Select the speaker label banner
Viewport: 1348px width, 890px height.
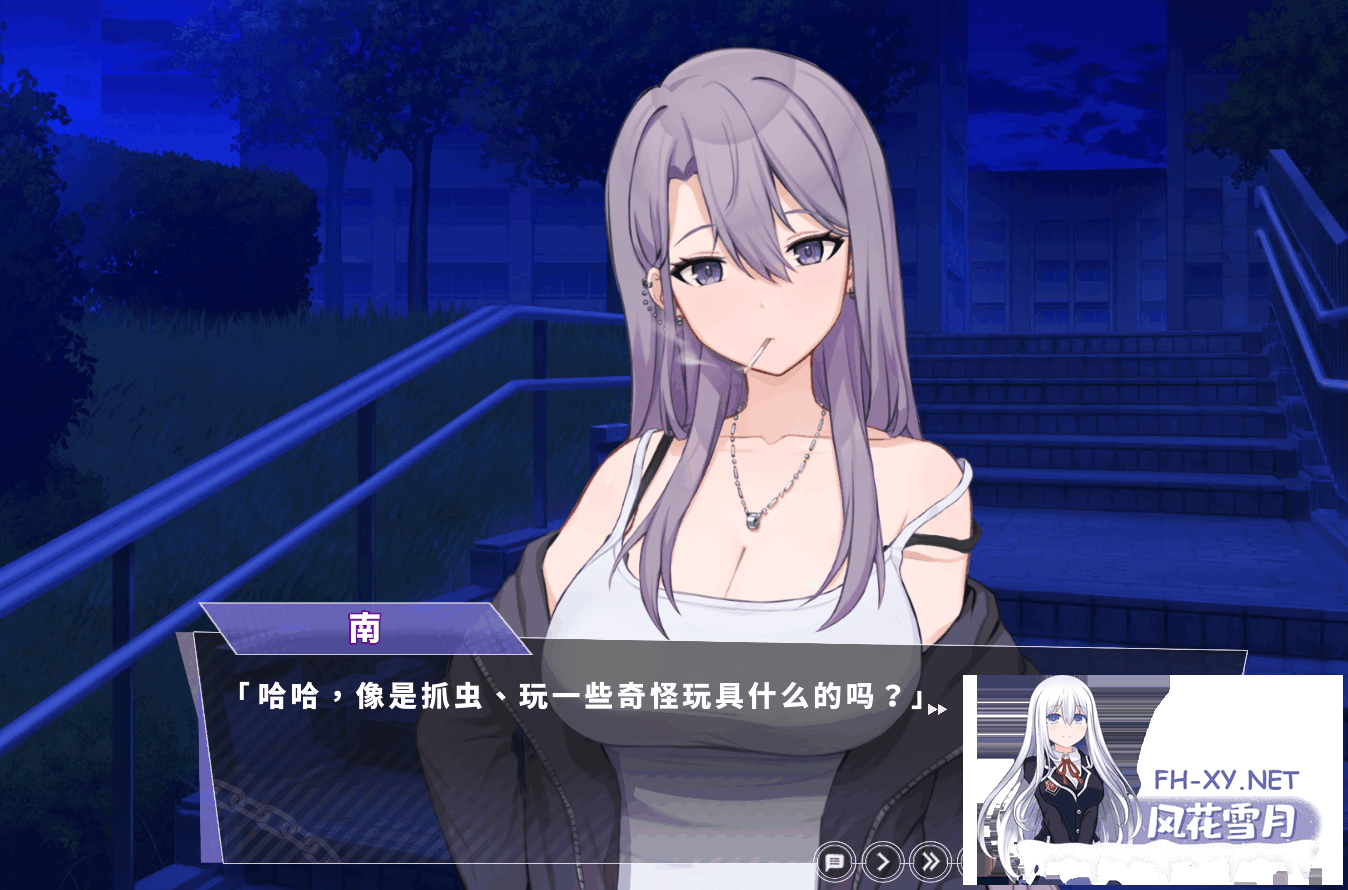point(363,630)
